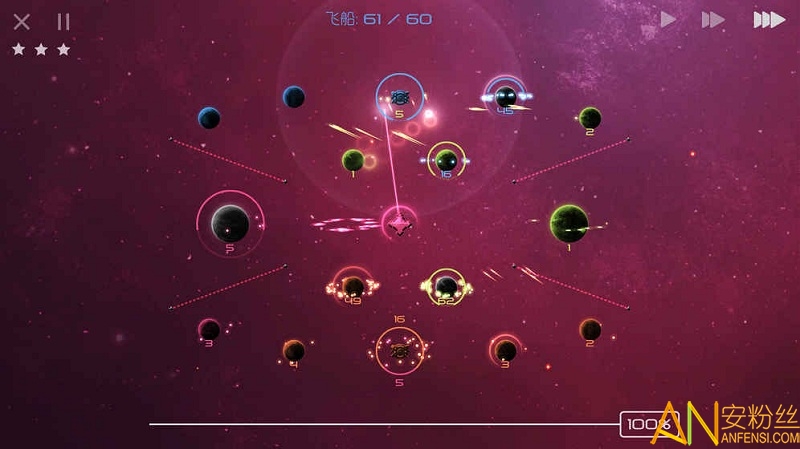
Task: Set game speed to triple arrow
Action: coord(768,19)
